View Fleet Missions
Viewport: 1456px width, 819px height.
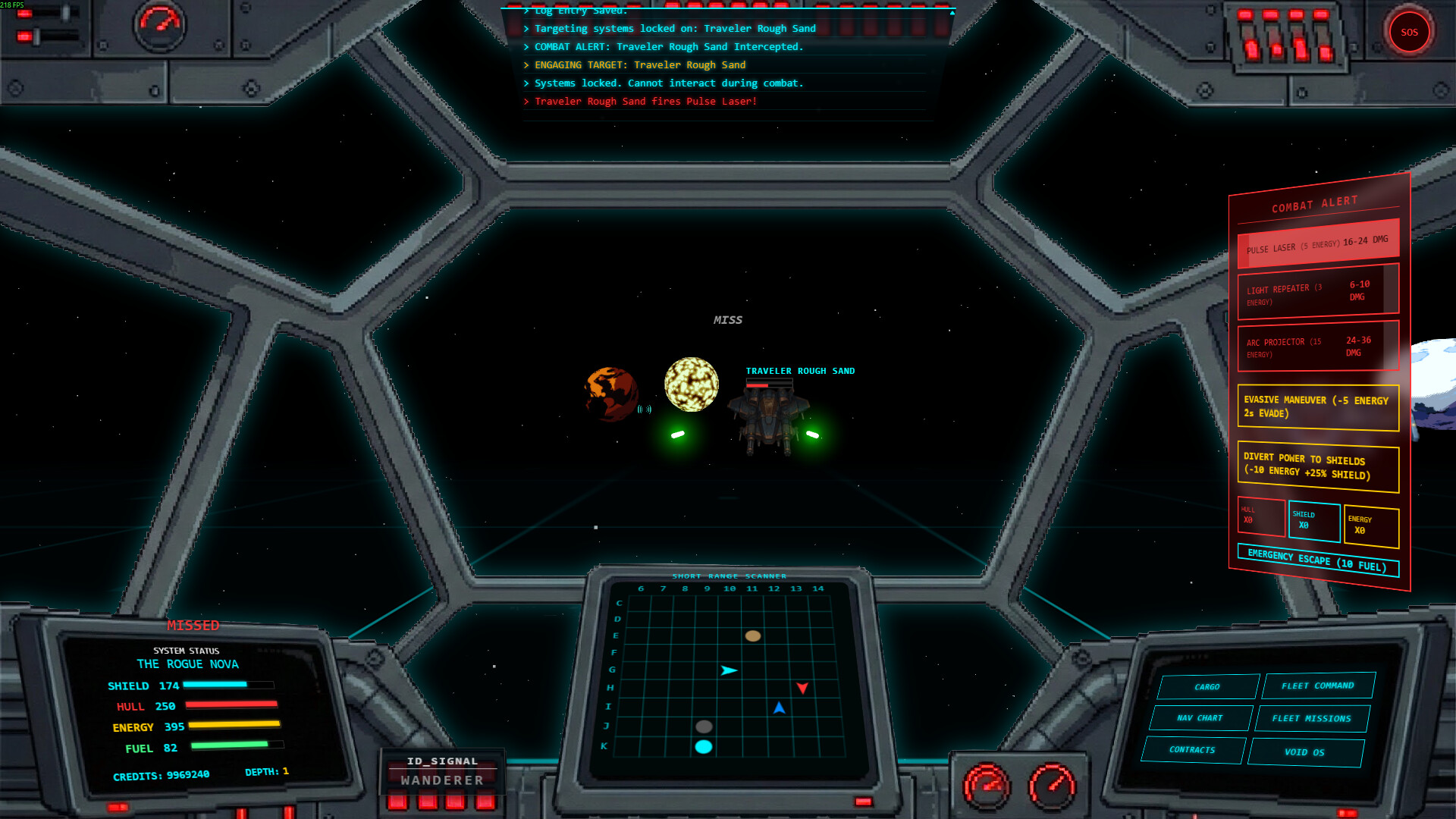click(1311, 719)
